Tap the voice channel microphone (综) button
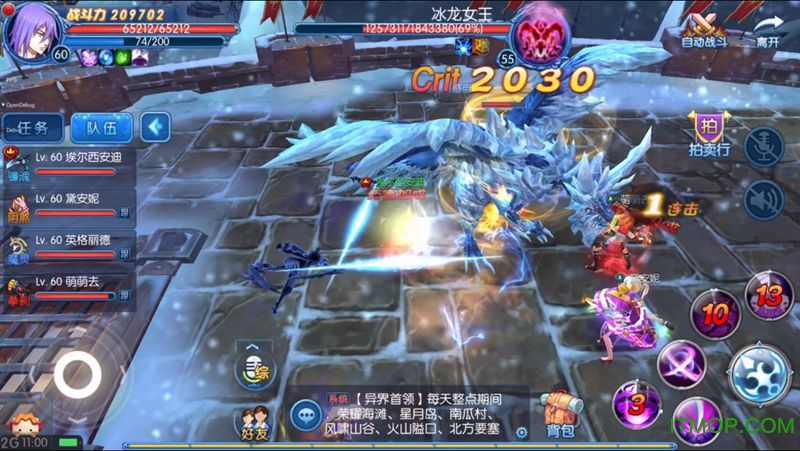Viewport: 800px width, 451px height. pyautogui.click(x=252, y=370)
